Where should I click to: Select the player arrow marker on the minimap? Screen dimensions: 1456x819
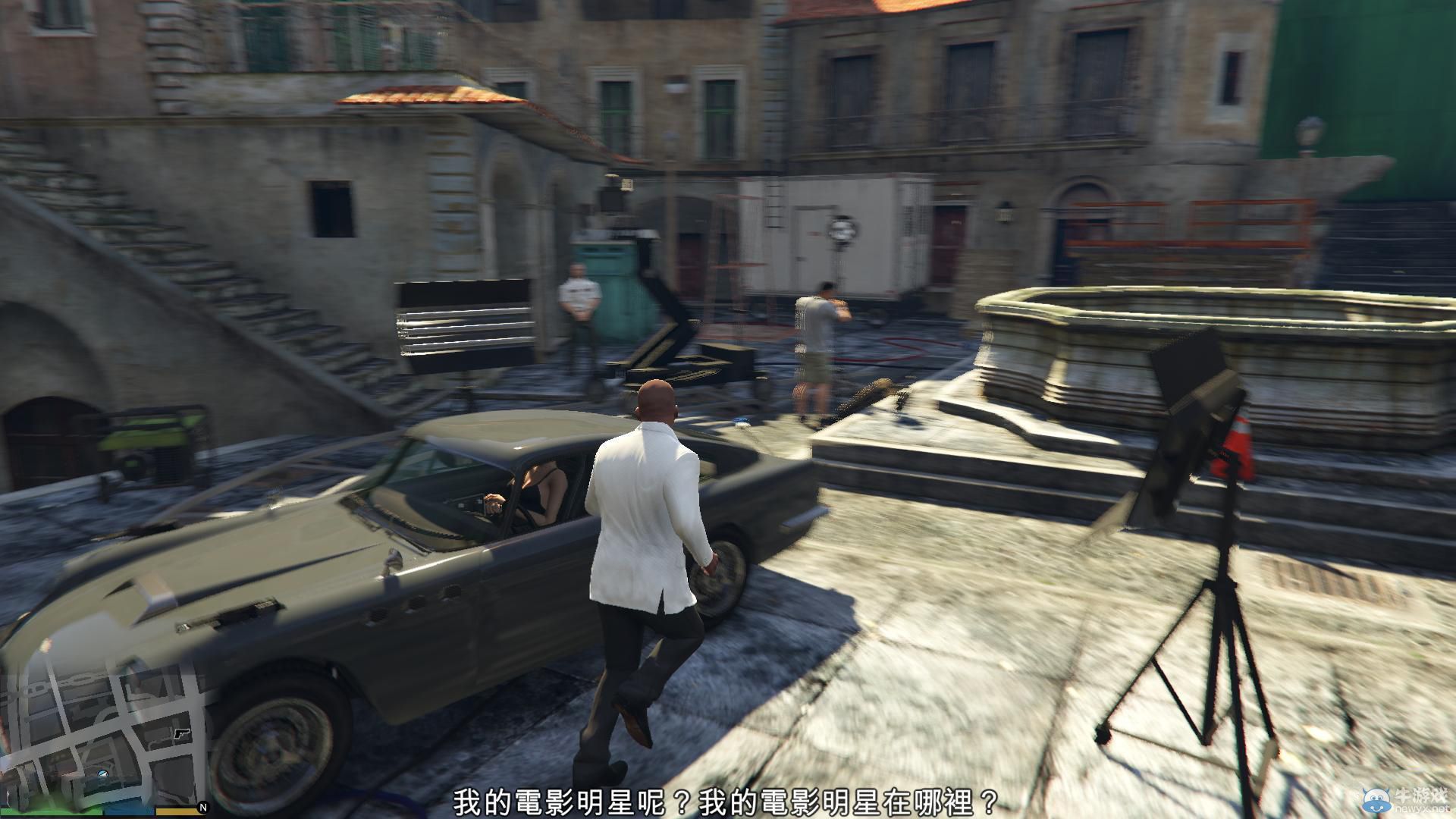coord(102,773)
